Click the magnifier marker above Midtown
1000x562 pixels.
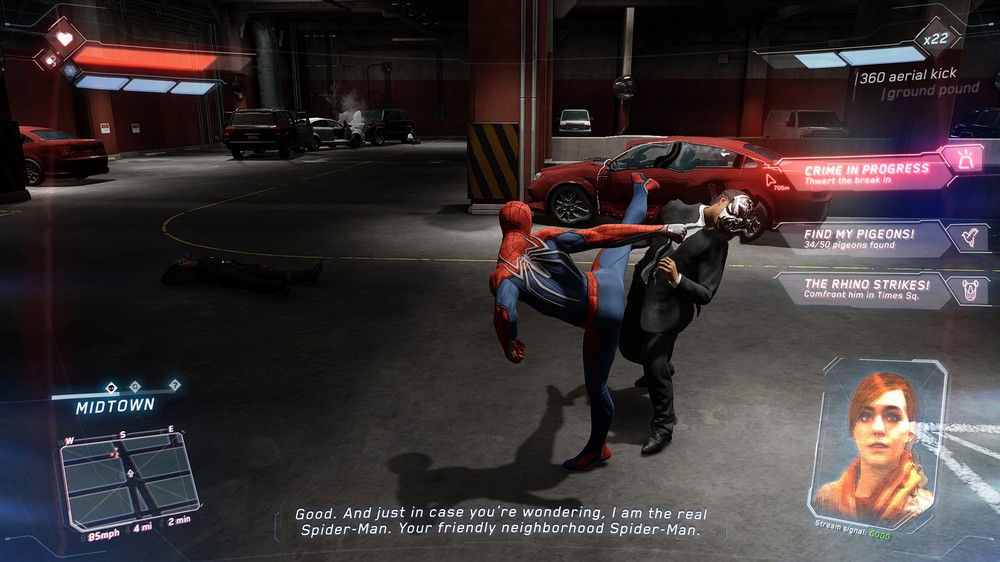pyautogui.click(x=135, y=386)
